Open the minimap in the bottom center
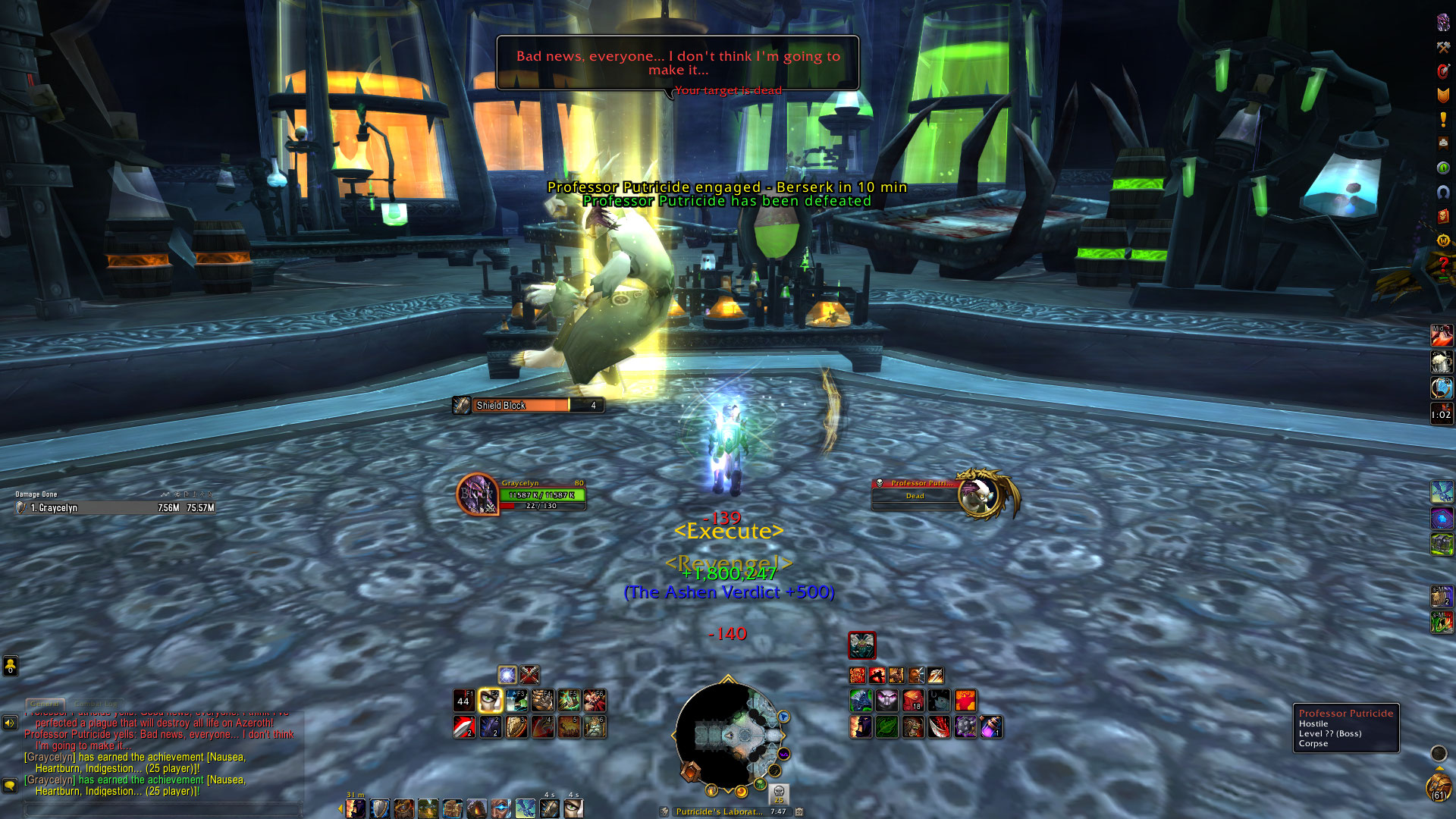Image resolution: width=1456 pixels, height=819 pixels. (728, 736)
